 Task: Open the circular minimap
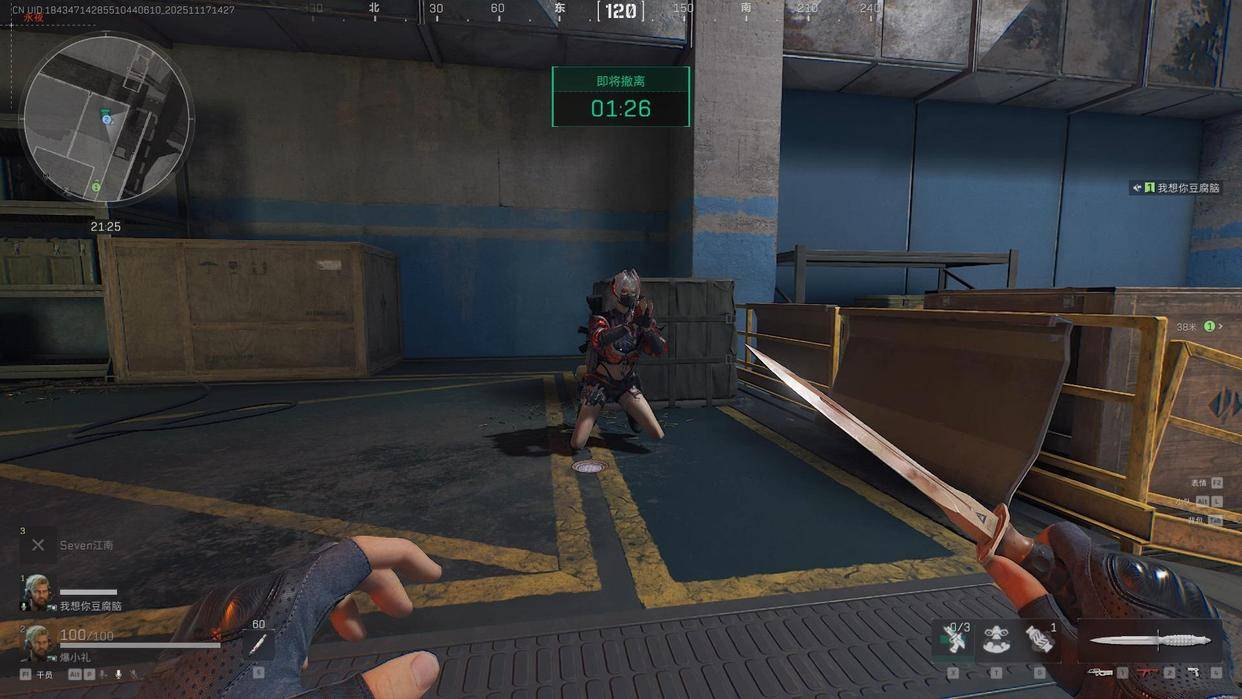coord(107,118)
